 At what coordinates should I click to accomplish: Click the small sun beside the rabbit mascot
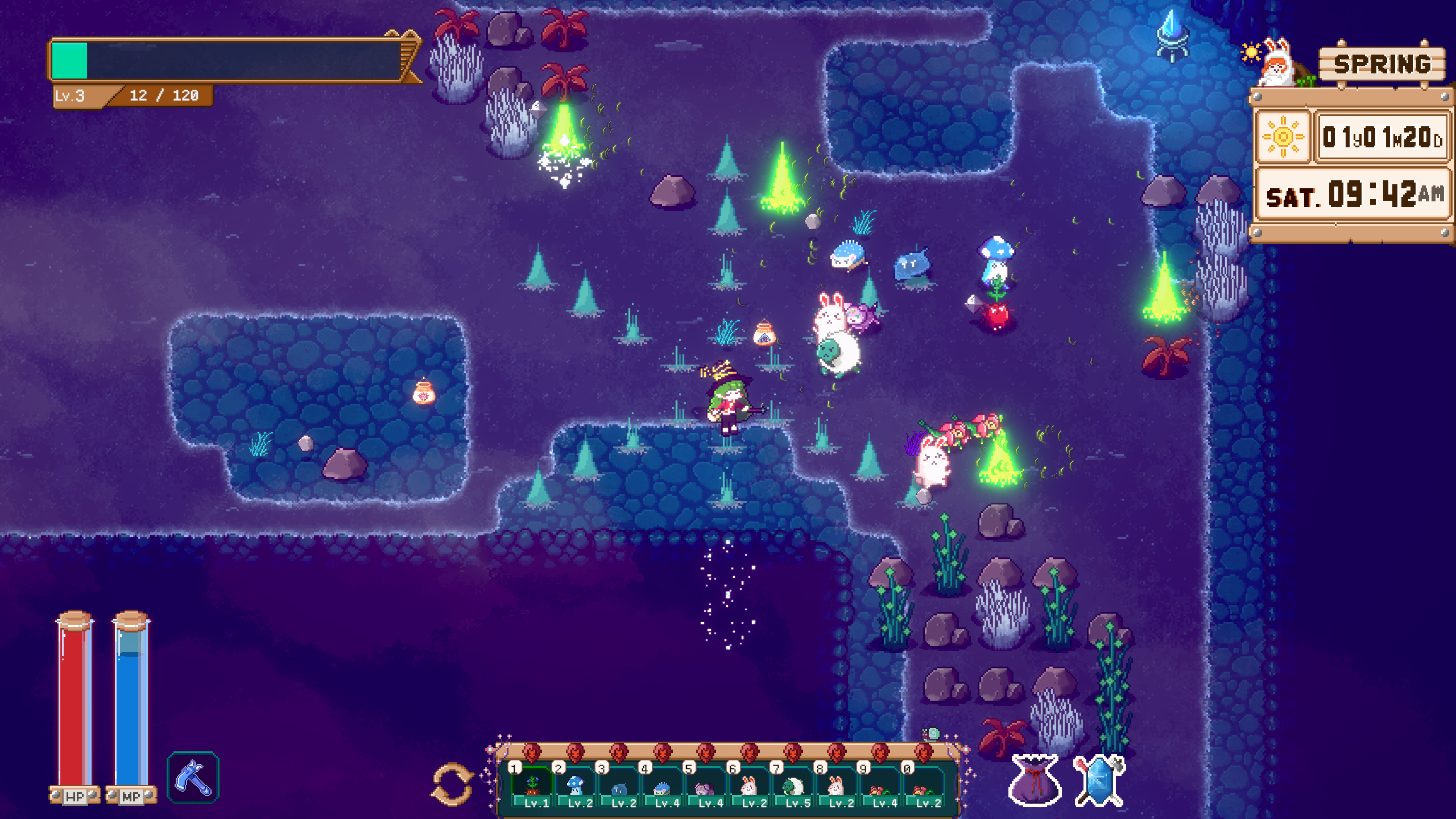pos(1251,52)
